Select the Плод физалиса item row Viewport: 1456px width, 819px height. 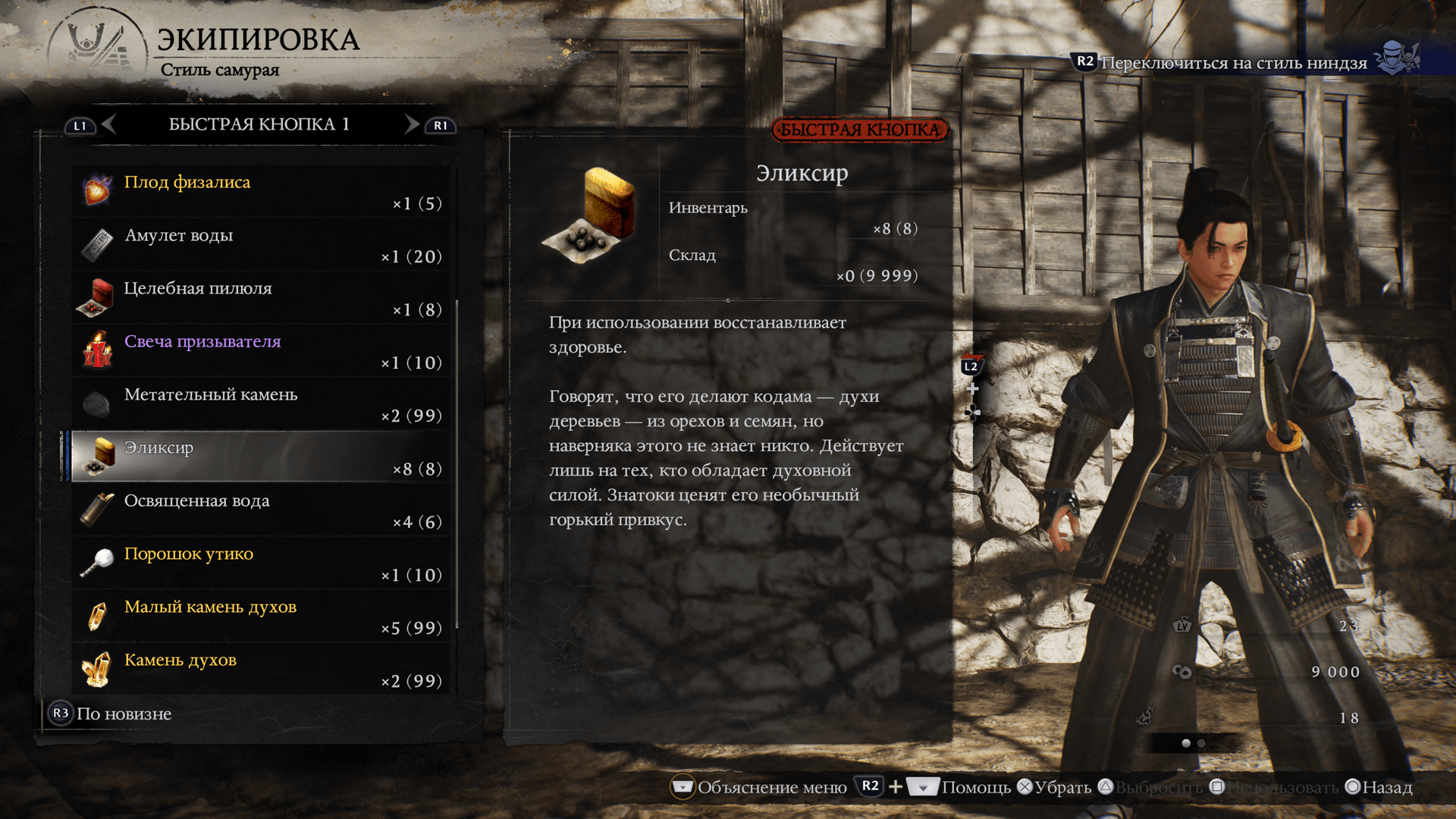[x=260, y=192]
